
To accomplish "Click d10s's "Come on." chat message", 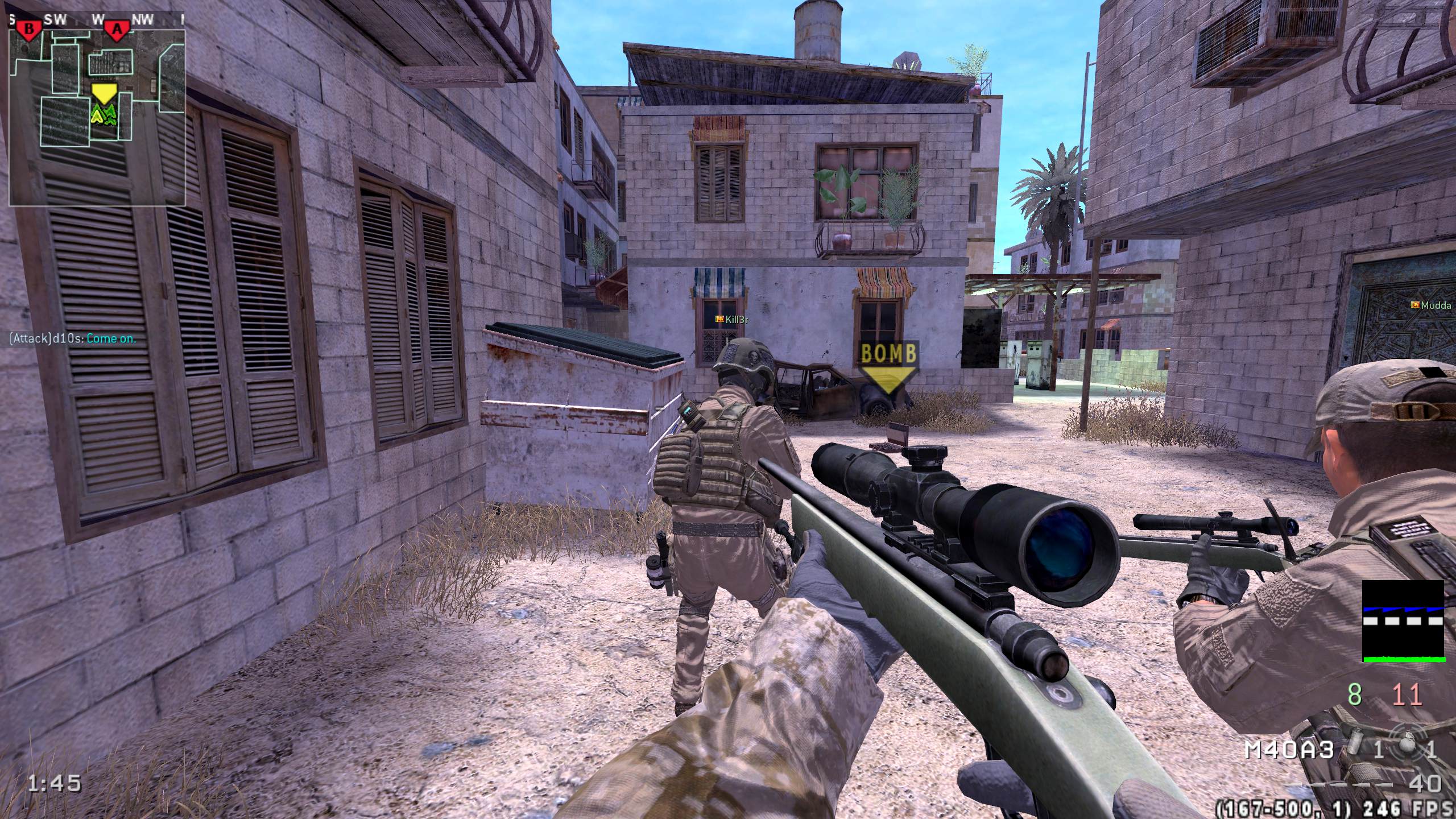I will click(73, 339).
